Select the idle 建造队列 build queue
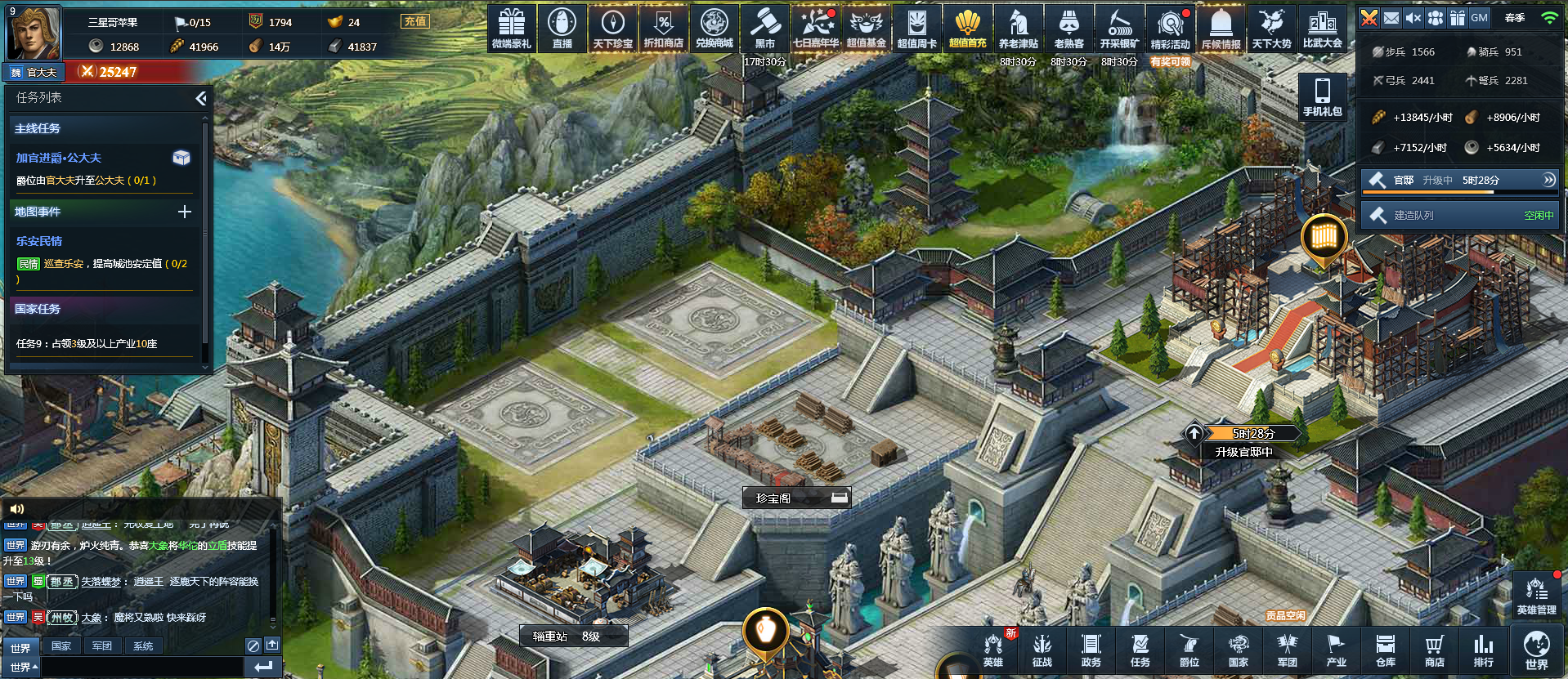Screen dimensions: 1568x679 click(1461, 216)
